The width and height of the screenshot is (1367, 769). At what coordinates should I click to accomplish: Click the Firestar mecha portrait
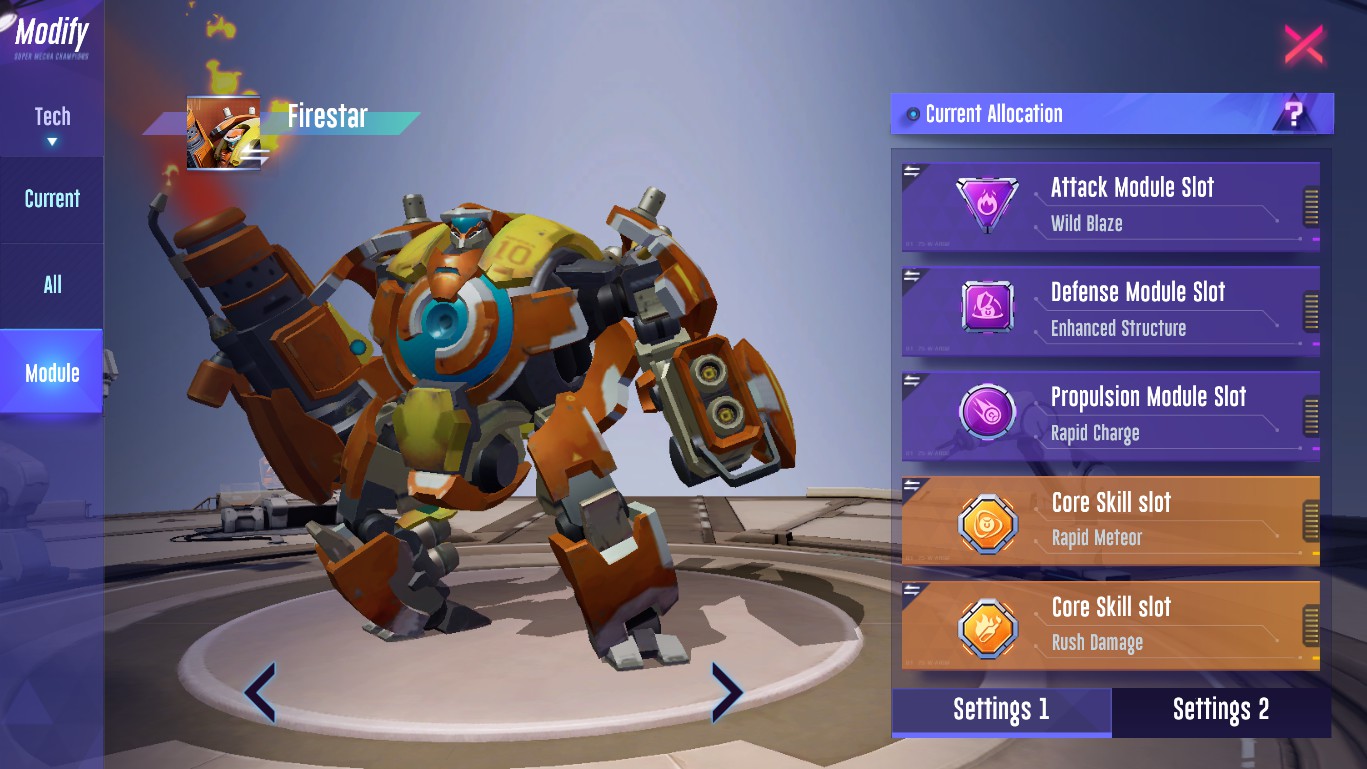(x=223, y=134)
